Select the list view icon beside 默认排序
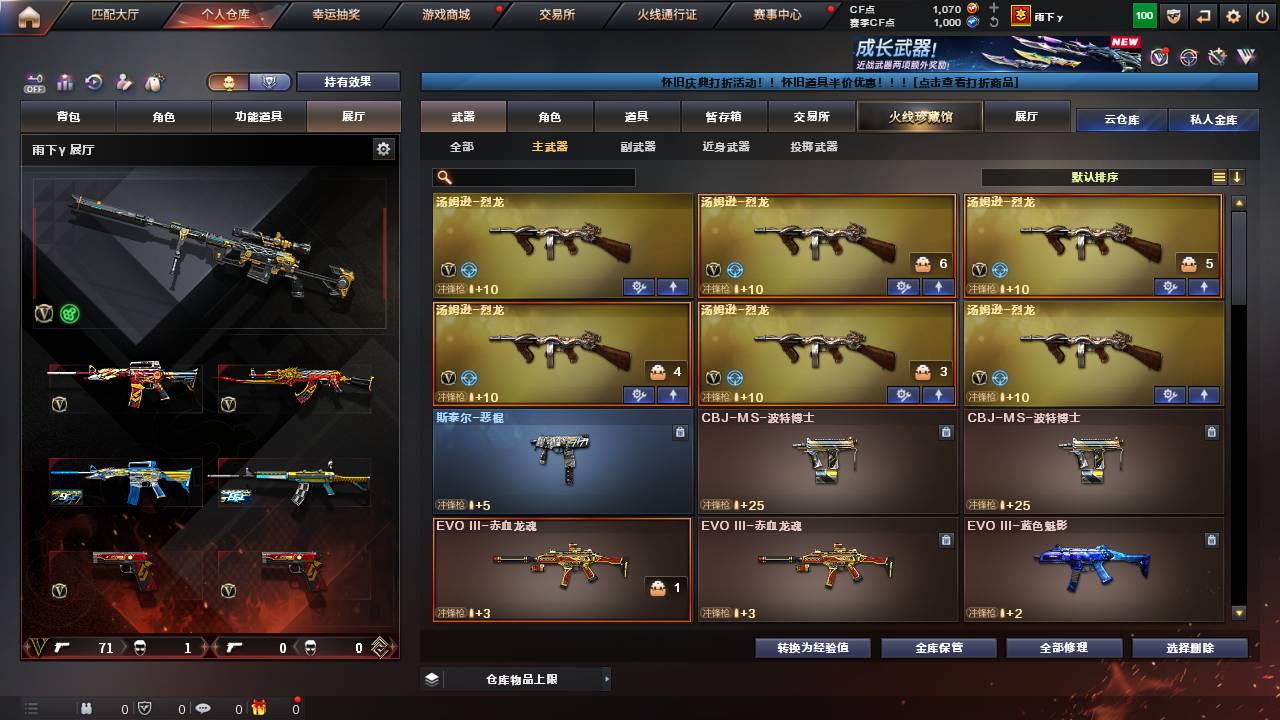Image resolution: width=1280 pixels, height=720 pixels. click(x=1221, y=177)
